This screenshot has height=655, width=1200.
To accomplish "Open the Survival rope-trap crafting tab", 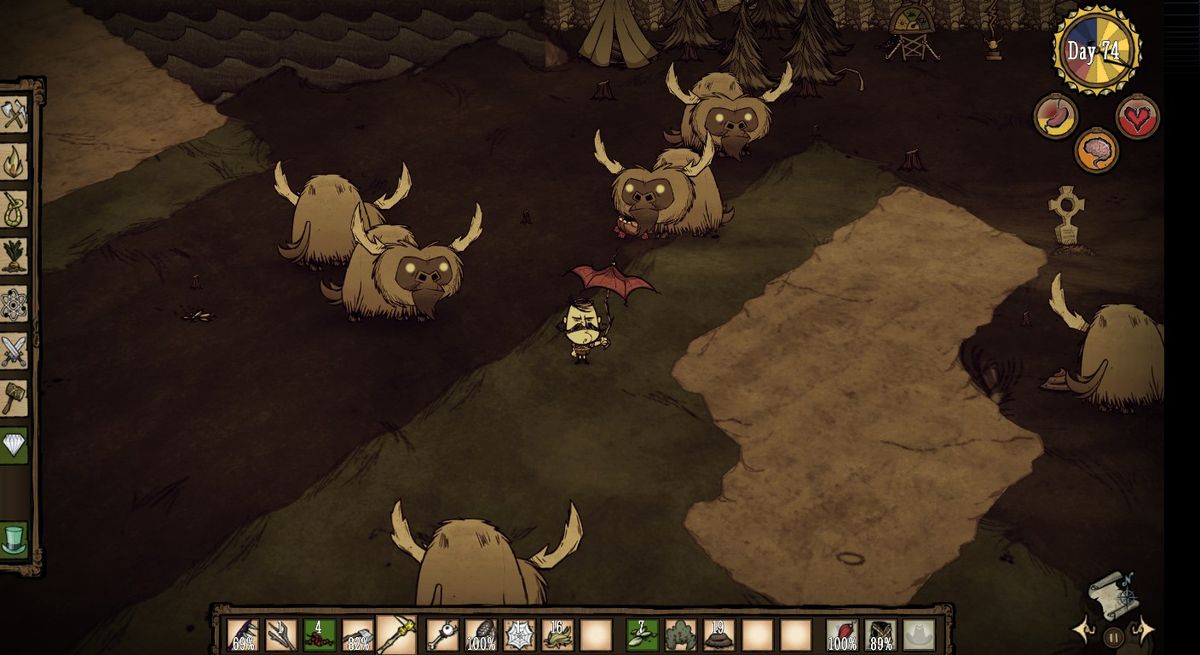I will pos(14,210).
